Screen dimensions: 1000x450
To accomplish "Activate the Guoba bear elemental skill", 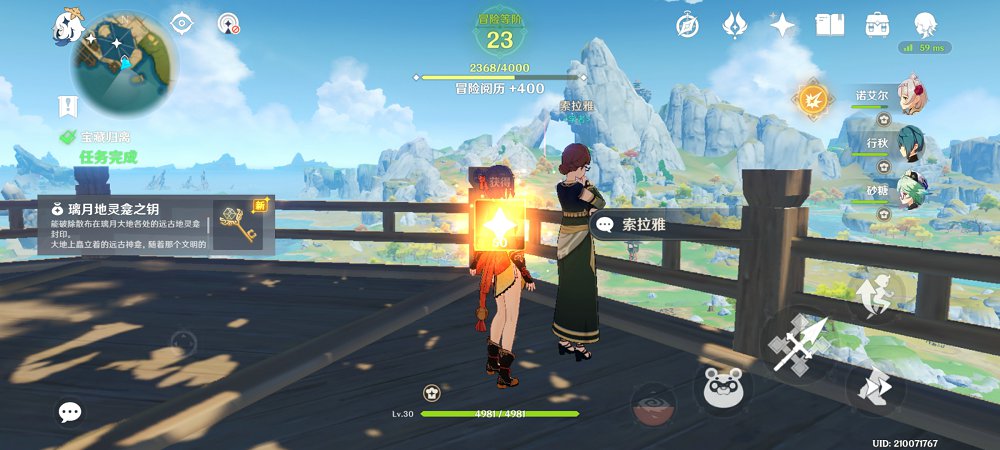I will click(727, 387).
